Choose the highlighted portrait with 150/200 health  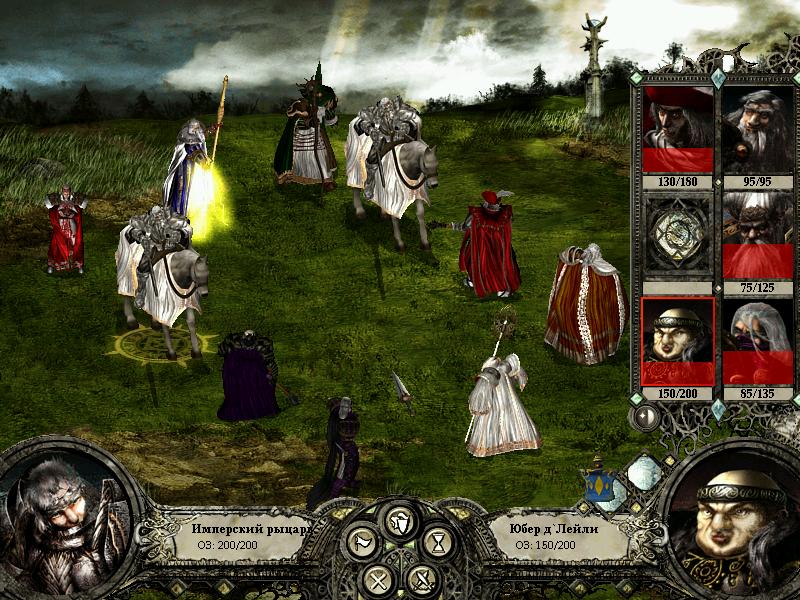point(677,341)
